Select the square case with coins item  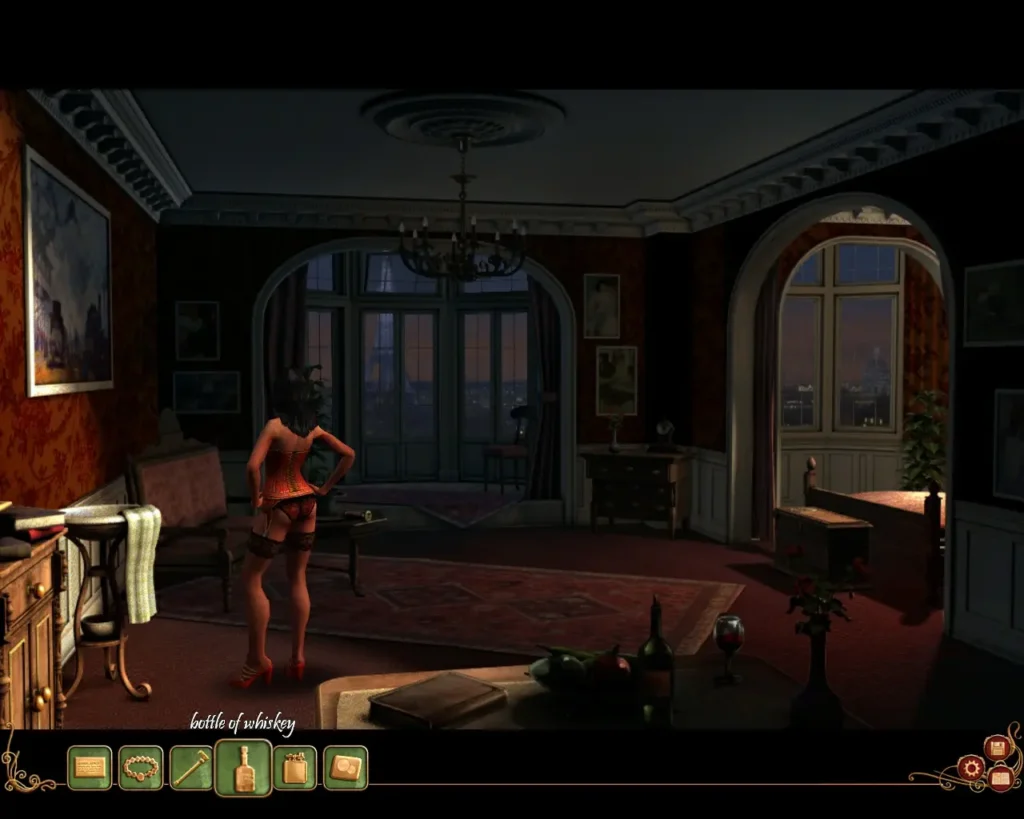[x=346, y=767]
